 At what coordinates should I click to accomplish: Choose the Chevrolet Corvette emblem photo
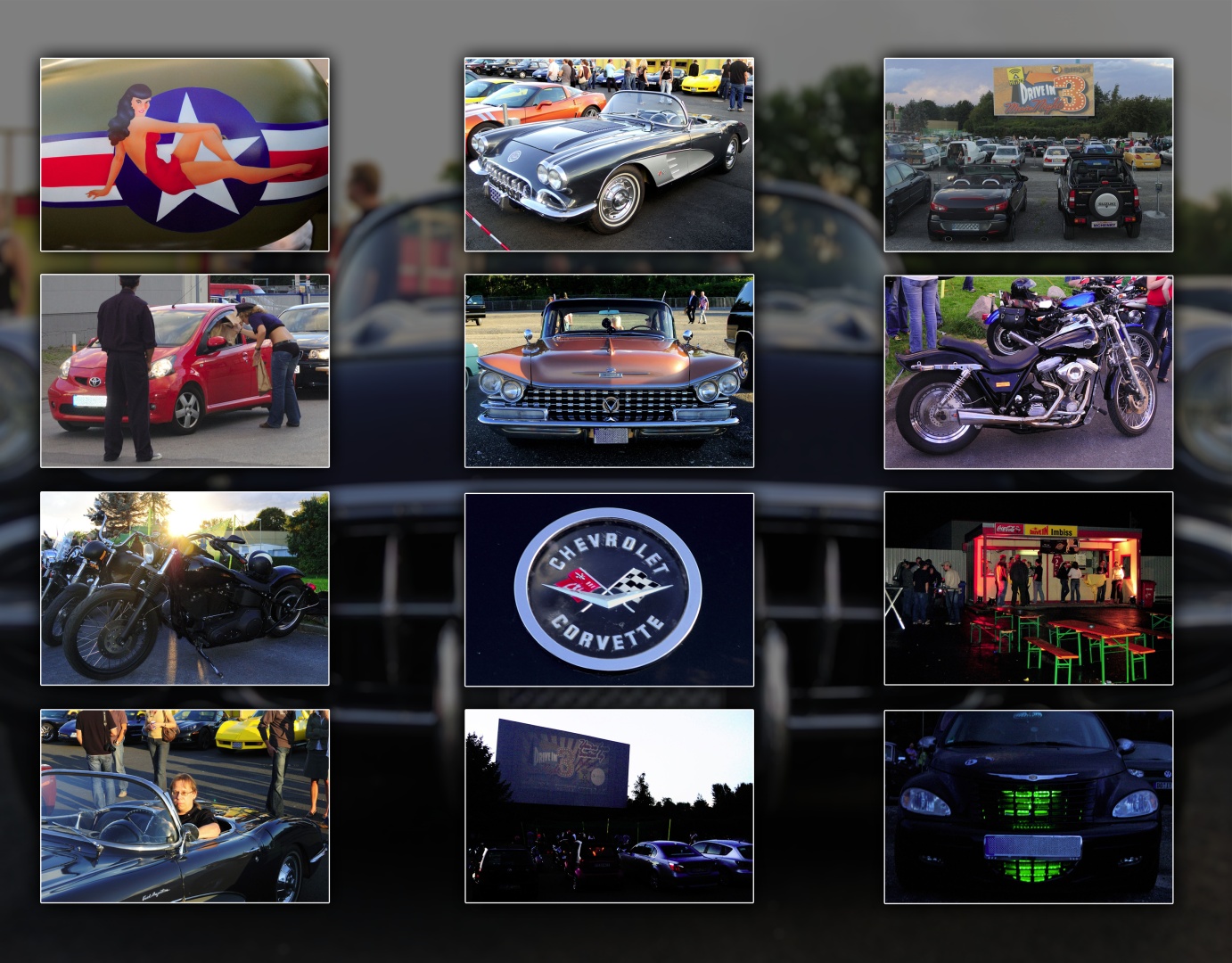click(609, 589)
